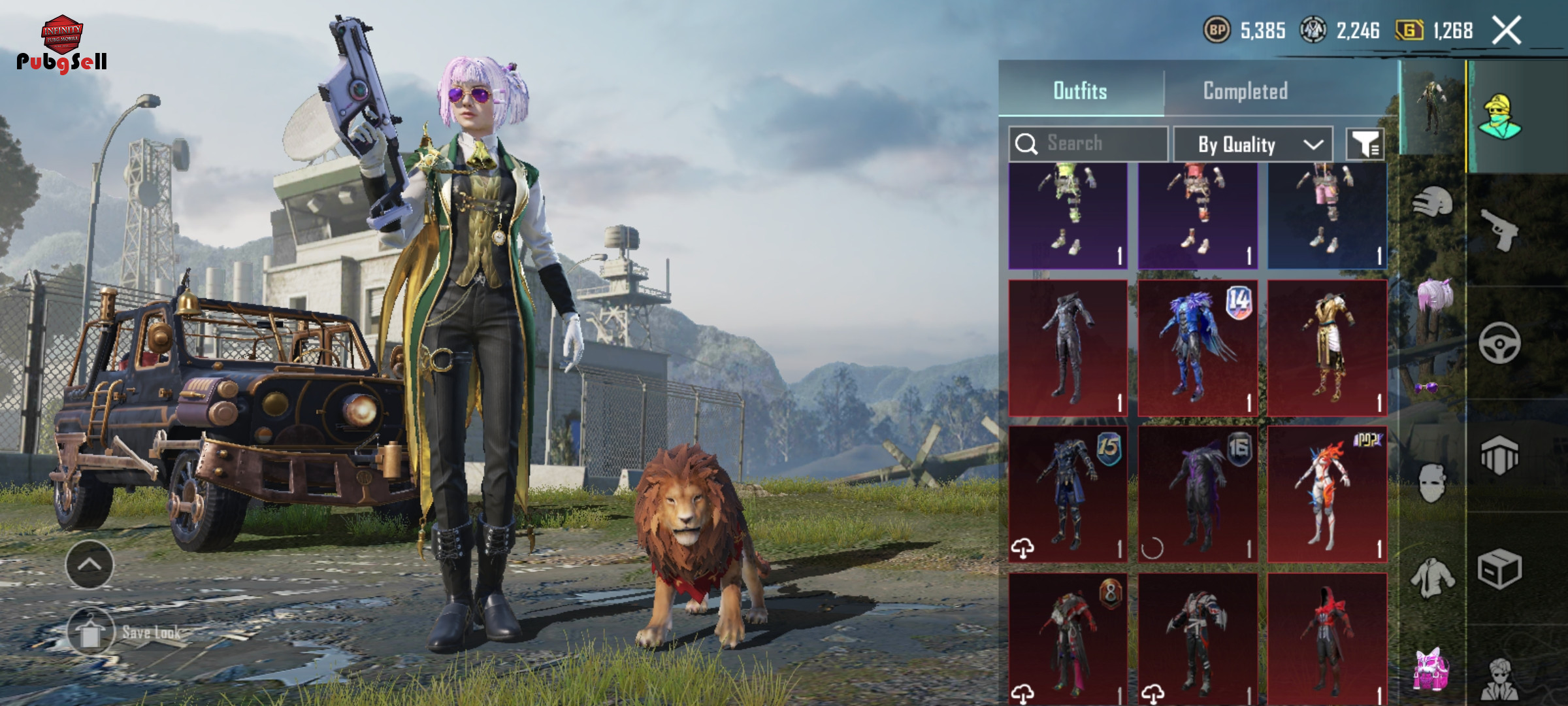Save the current look
The image size is (1568, 706).
[x=91, y=632]
